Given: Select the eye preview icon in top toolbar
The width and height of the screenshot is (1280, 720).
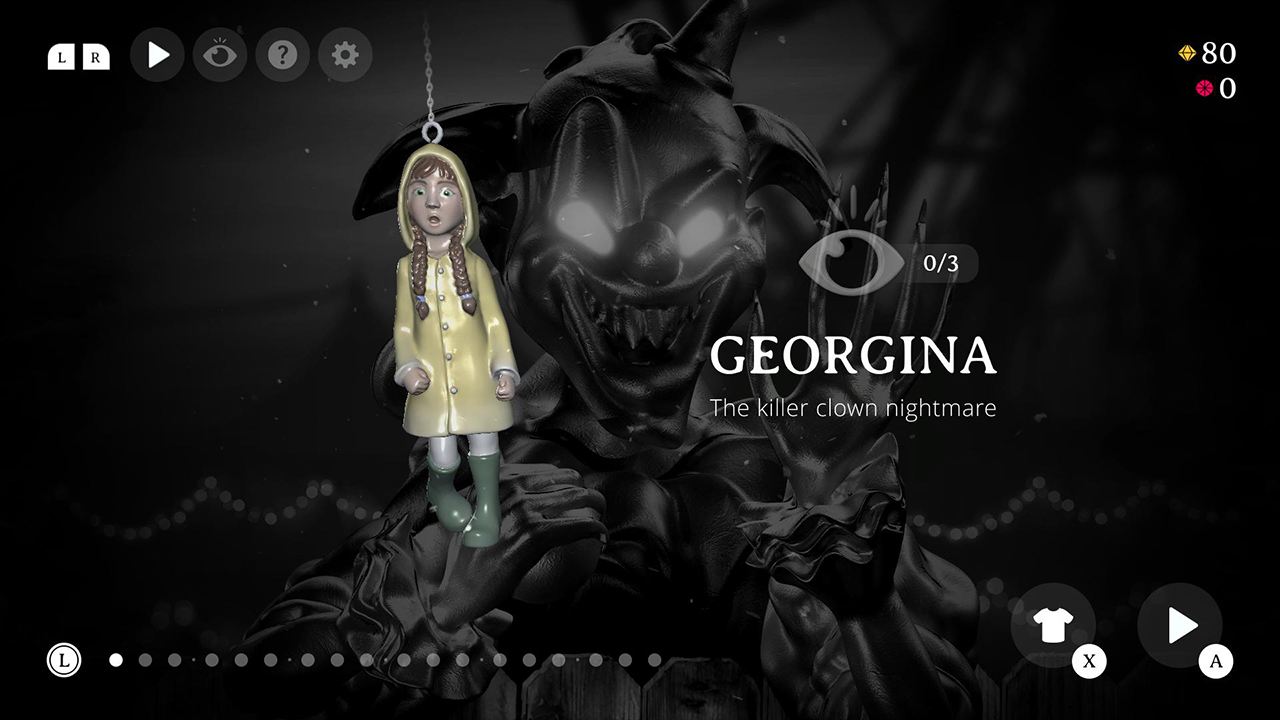Looking at the screenshot, I should pos(219,55).
